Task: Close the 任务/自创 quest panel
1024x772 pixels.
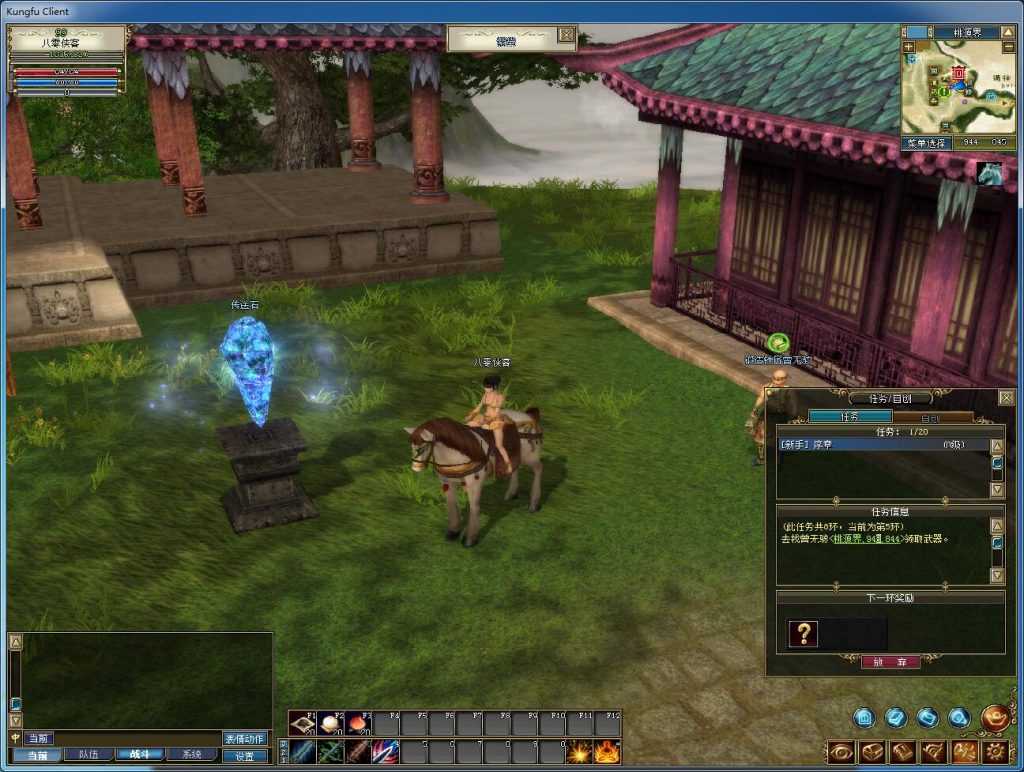Action: [x=1006, y=398]
